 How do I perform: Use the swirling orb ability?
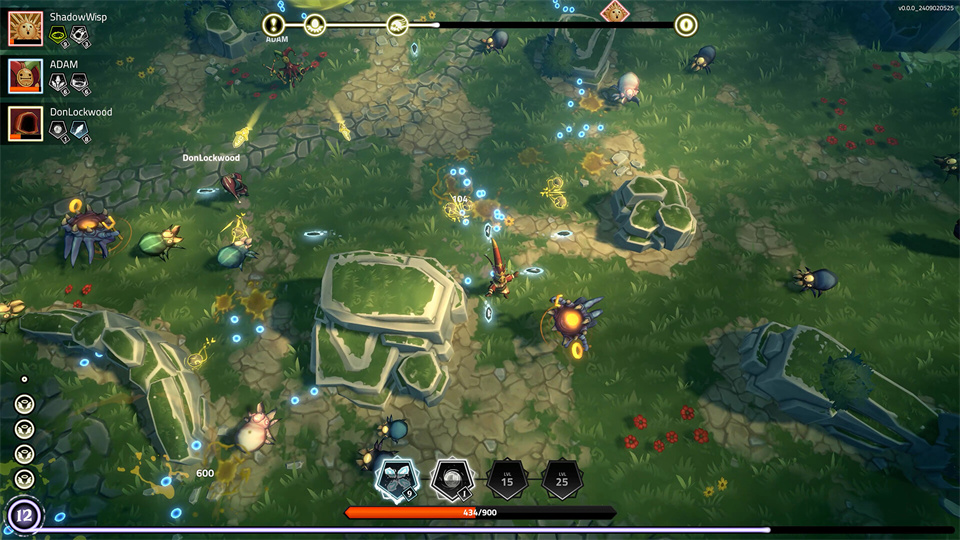(452, 479)
